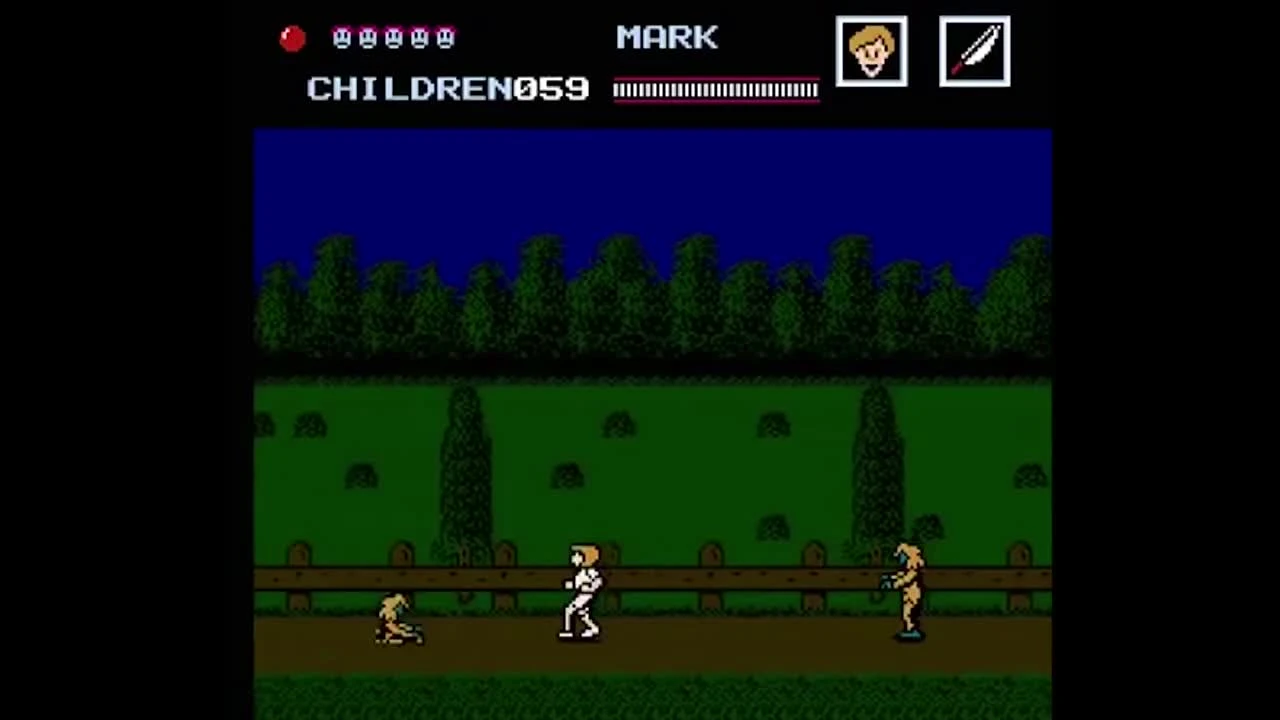Select the last counselor head icon
This screenshot has height=720, width=1280.
446,38
